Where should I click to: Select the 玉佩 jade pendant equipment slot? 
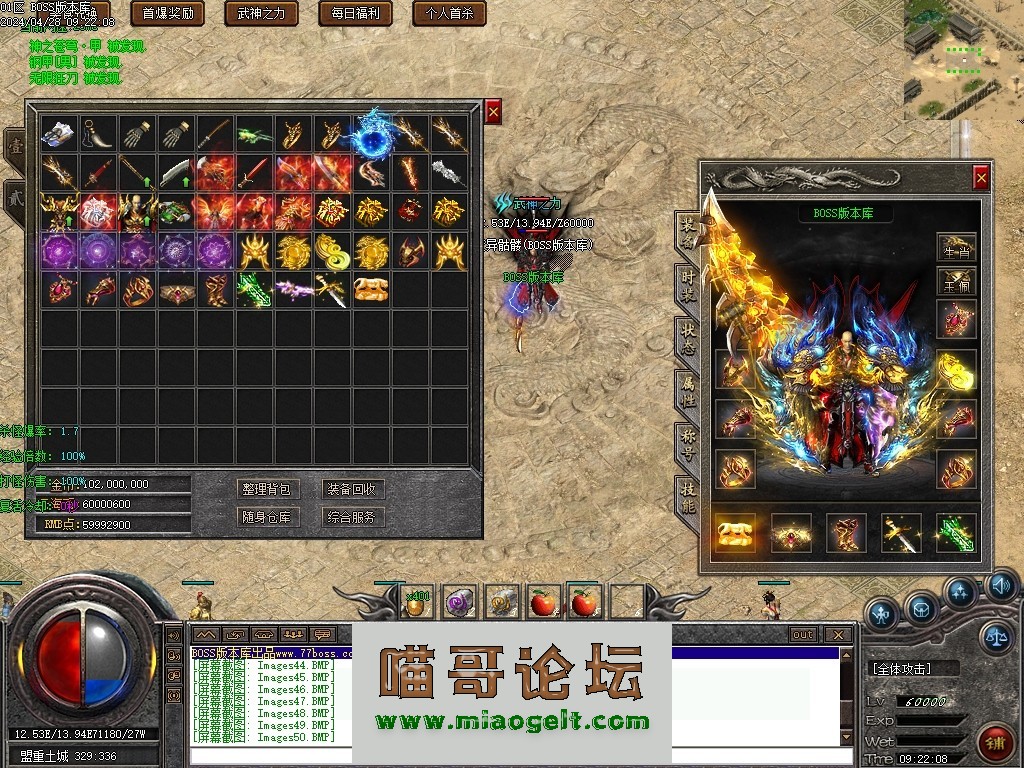(956, 281)
